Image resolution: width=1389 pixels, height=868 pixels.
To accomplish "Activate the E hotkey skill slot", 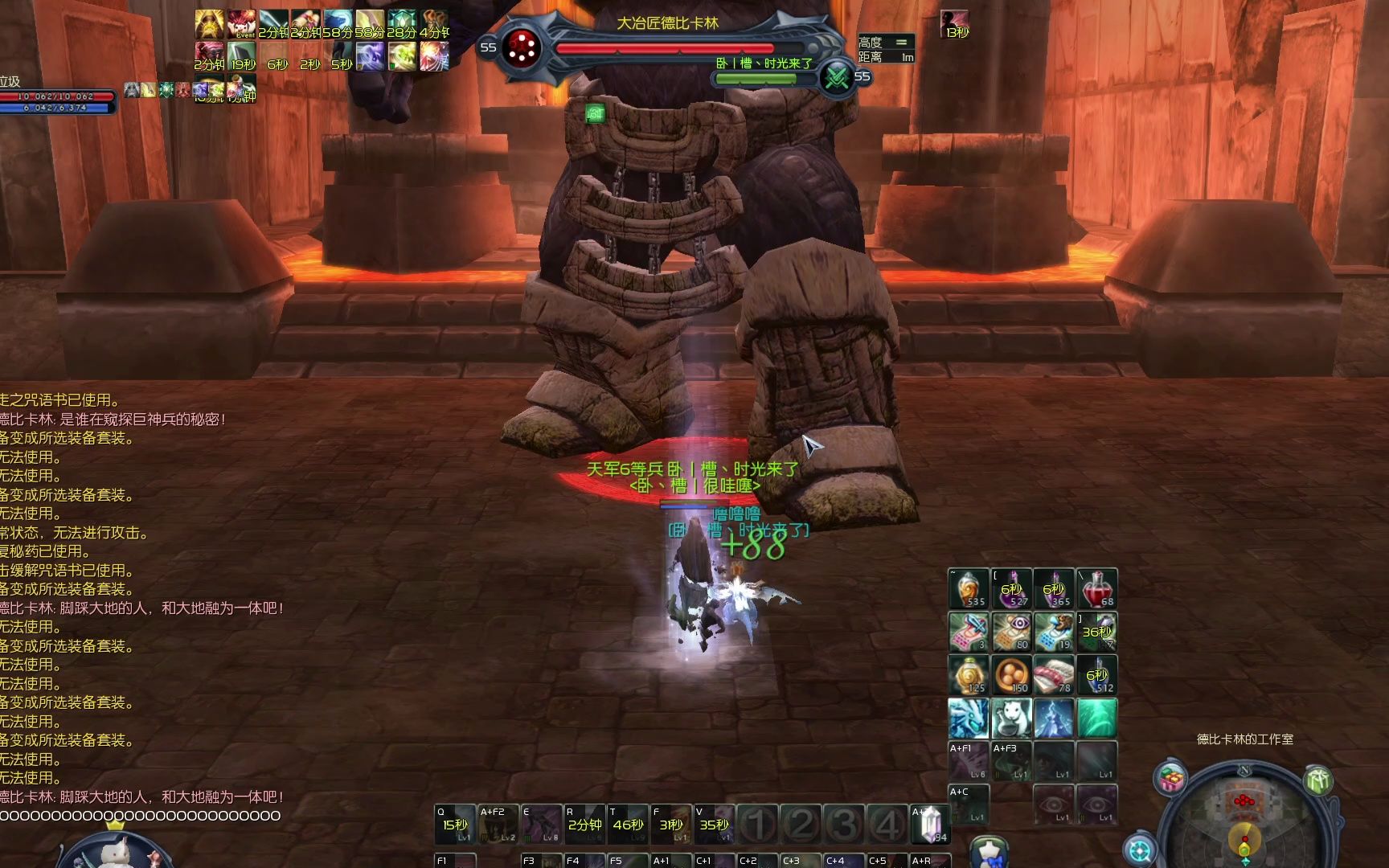I will click(x=541, y=824).
